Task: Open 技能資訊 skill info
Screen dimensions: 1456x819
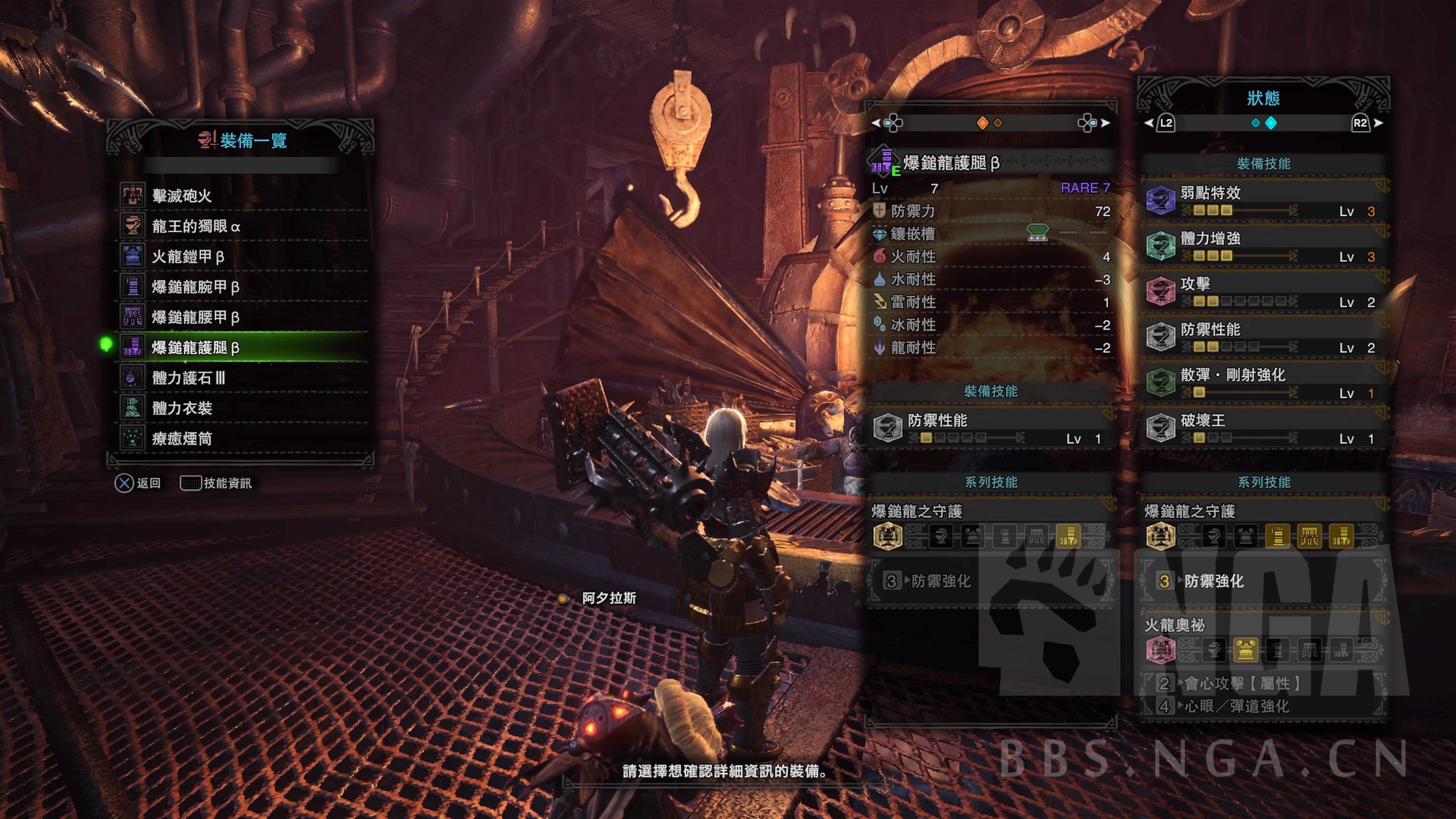Action: coord(217,483)
